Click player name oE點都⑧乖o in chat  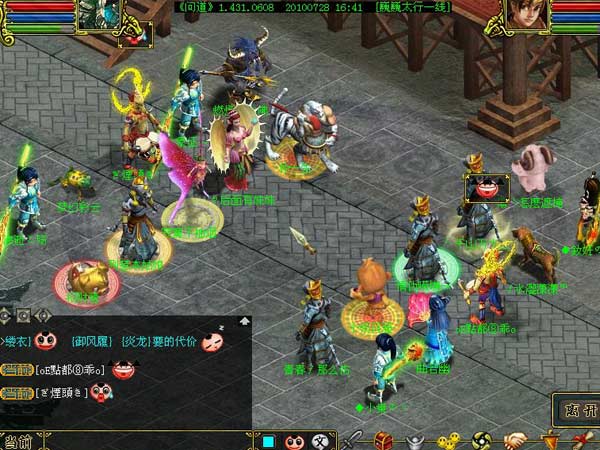pos(71,370)
